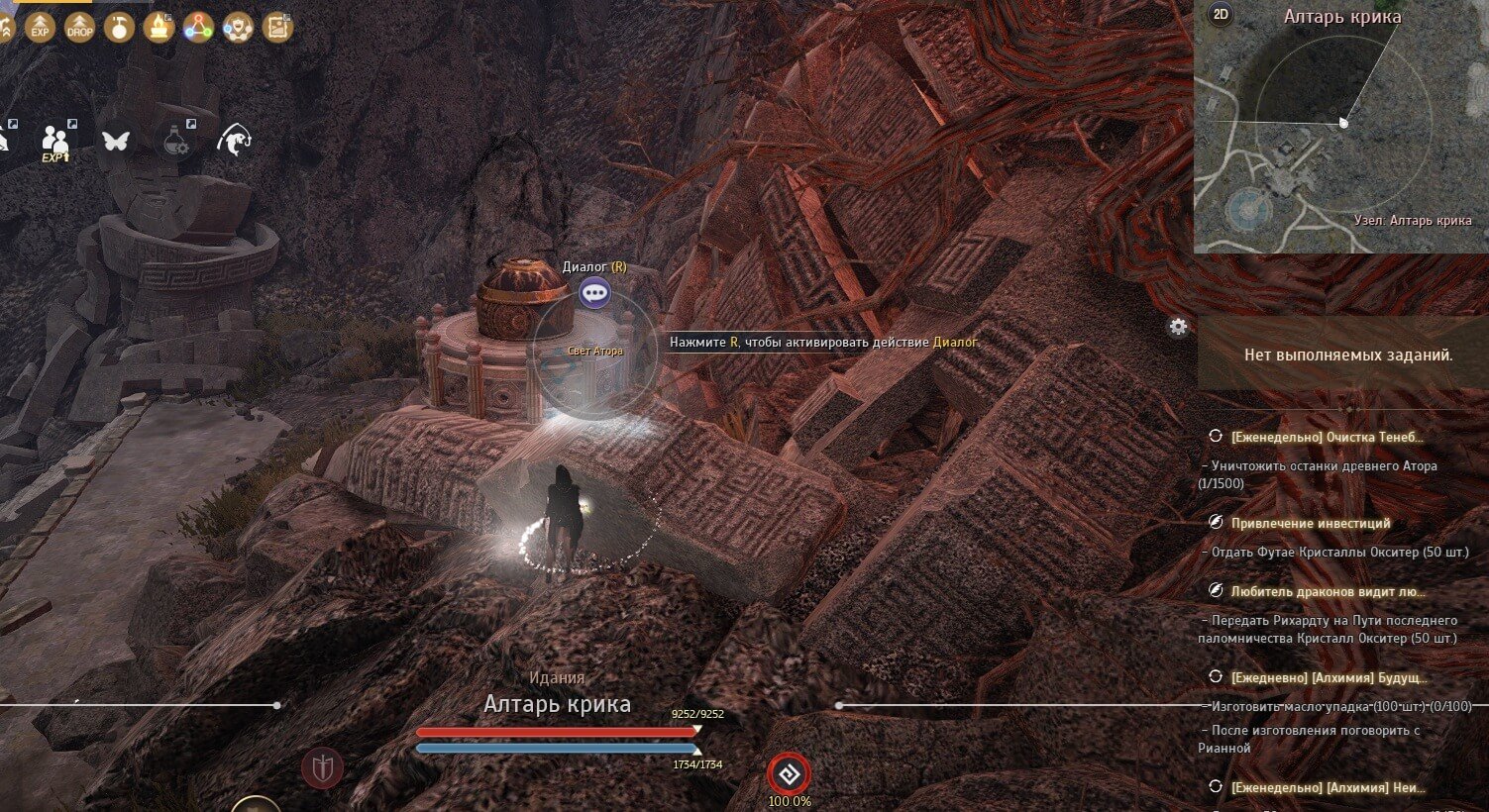Viewport: 1489px width, 812px height.
Task: Toggle the minimap 2D view button
Action: pos(1221,15)
